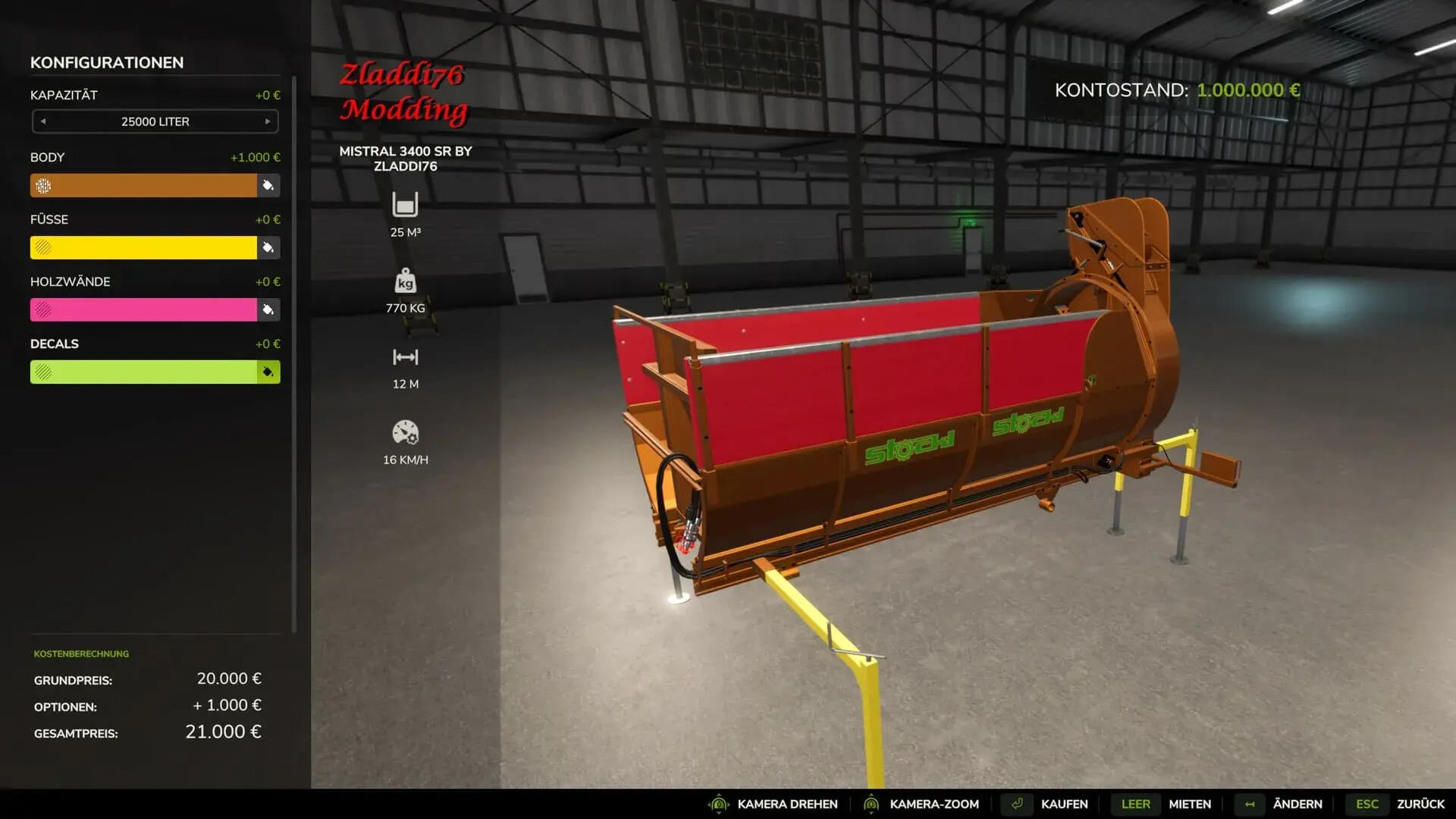Click the left arrow of the Kapazität selector
Screen dimensions: 1456x819
(43, 121)
